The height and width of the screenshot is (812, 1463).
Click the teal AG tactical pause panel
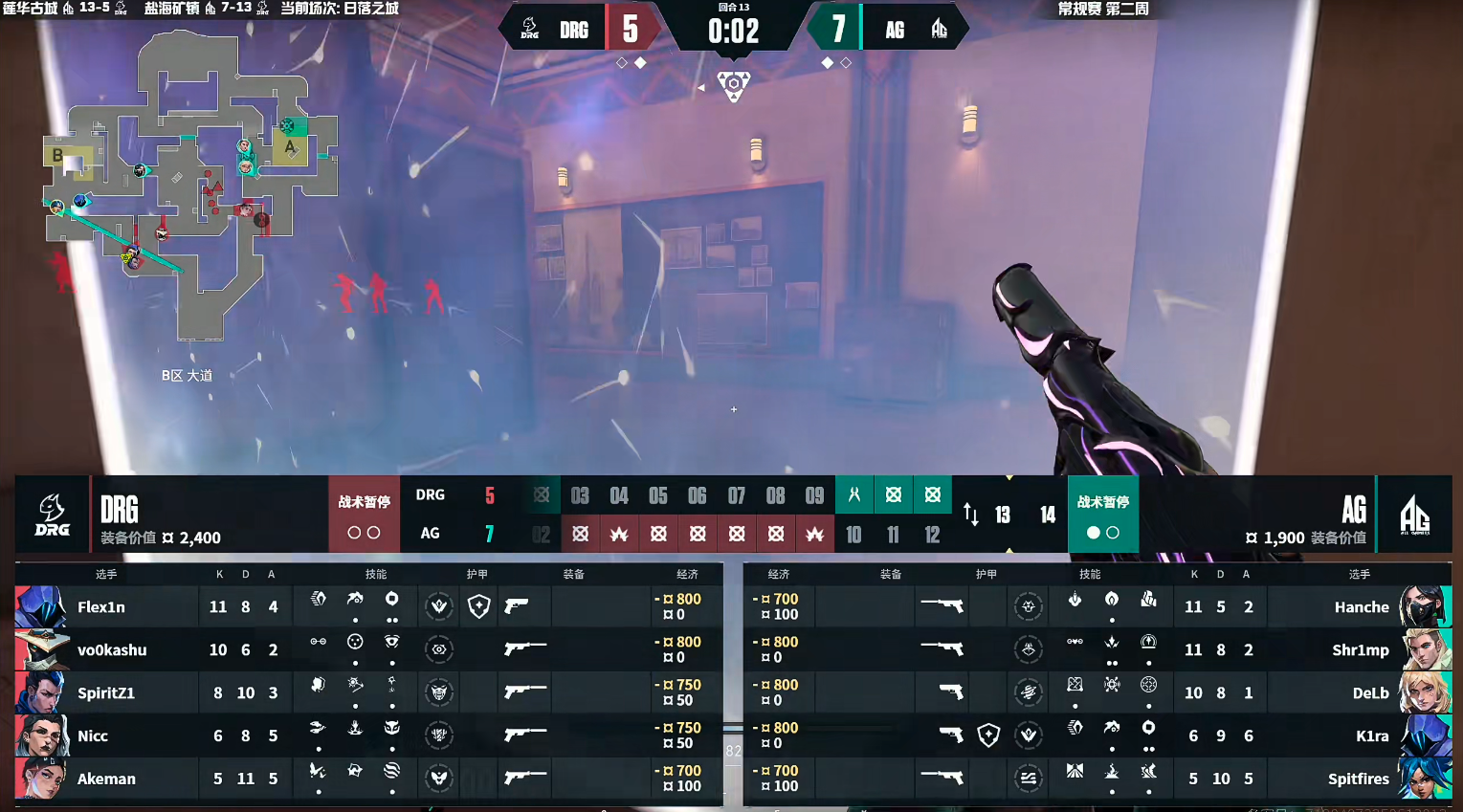pyautogui.click(x=1102, y=515)
